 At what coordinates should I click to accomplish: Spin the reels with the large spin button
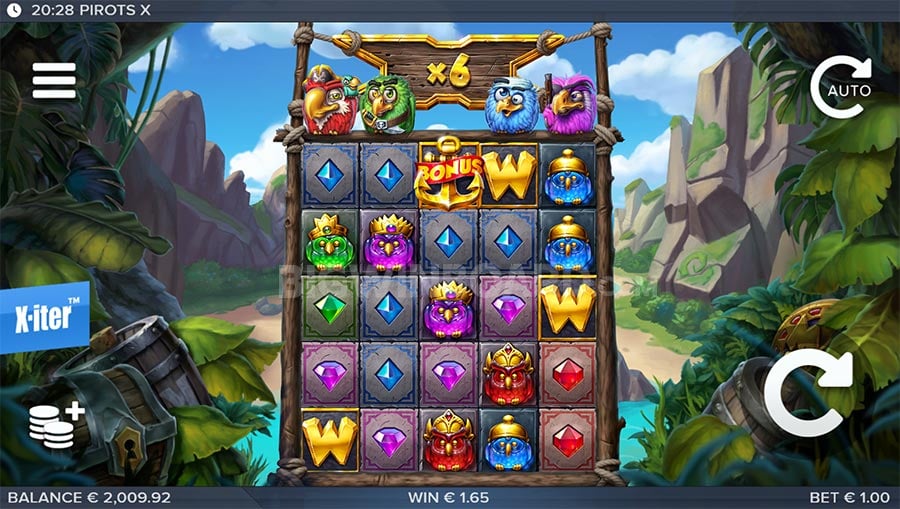(808, 394)
